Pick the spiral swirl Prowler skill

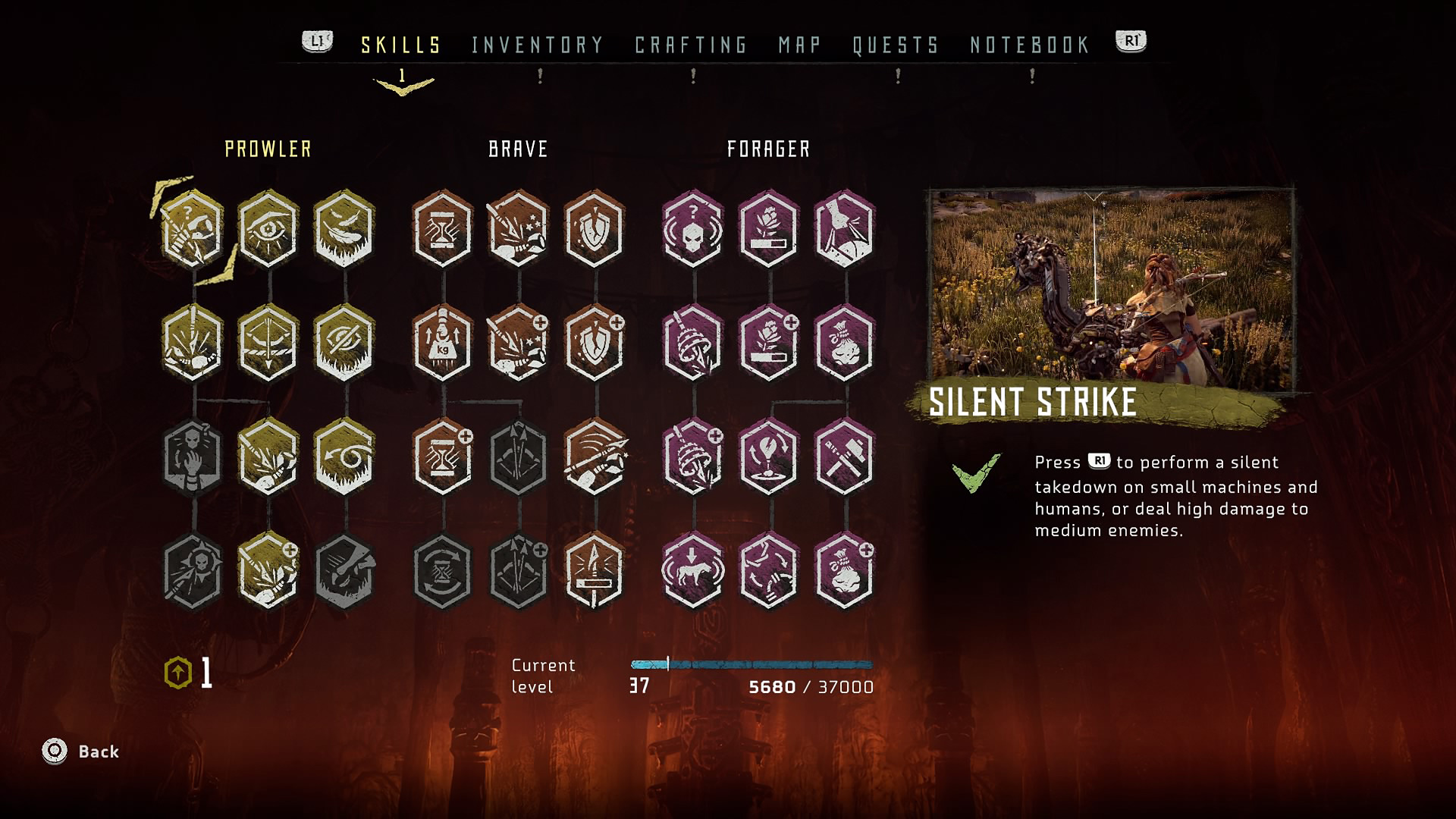(344, 457)
